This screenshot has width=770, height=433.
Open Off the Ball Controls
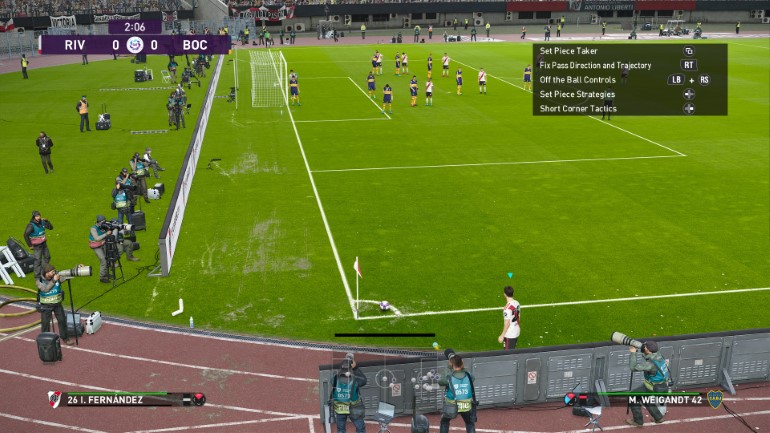(578, 79)
